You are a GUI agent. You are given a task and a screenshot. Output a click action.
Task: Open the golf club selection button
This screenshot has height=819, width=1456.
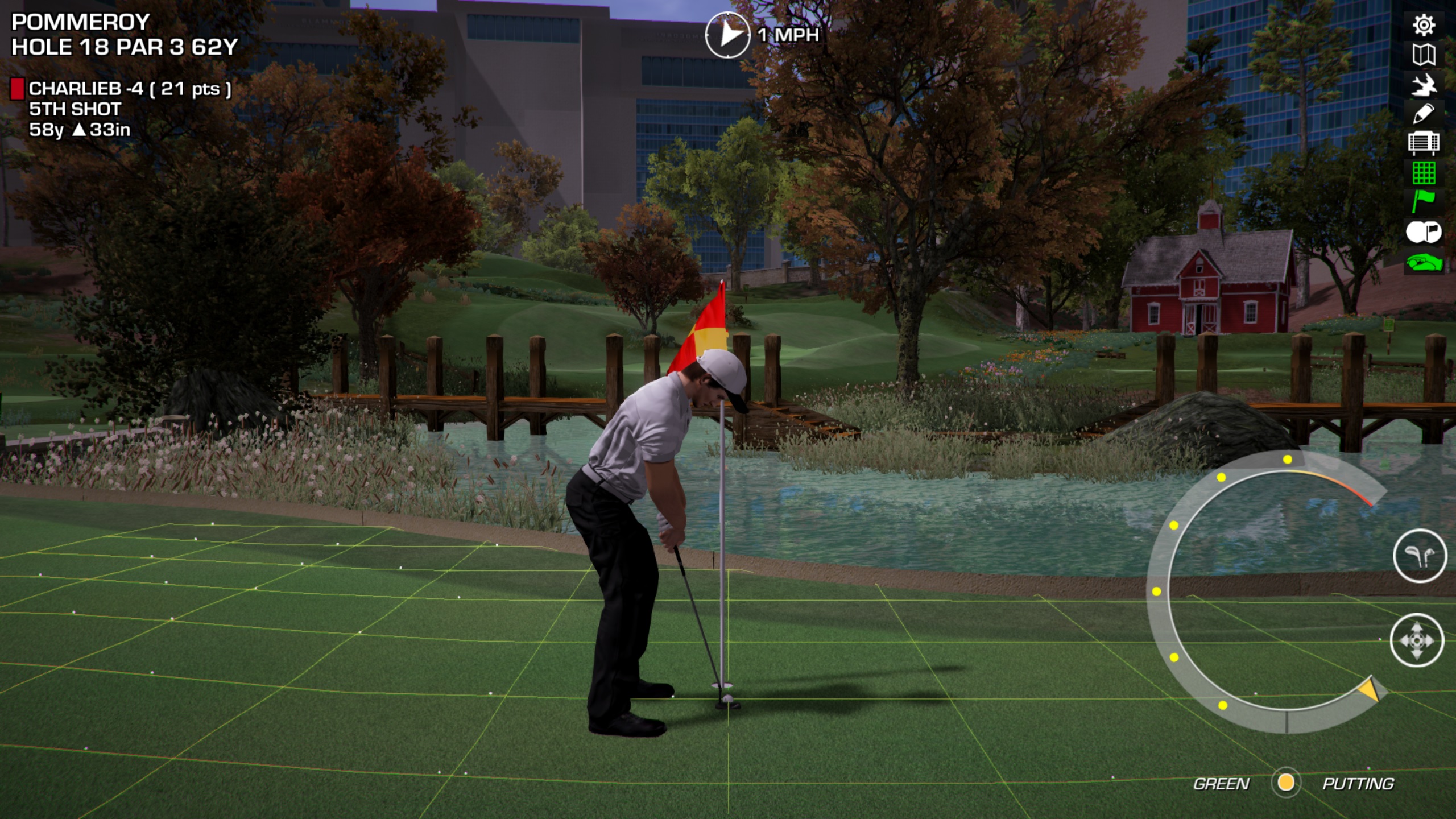(x=1420, y=556)
